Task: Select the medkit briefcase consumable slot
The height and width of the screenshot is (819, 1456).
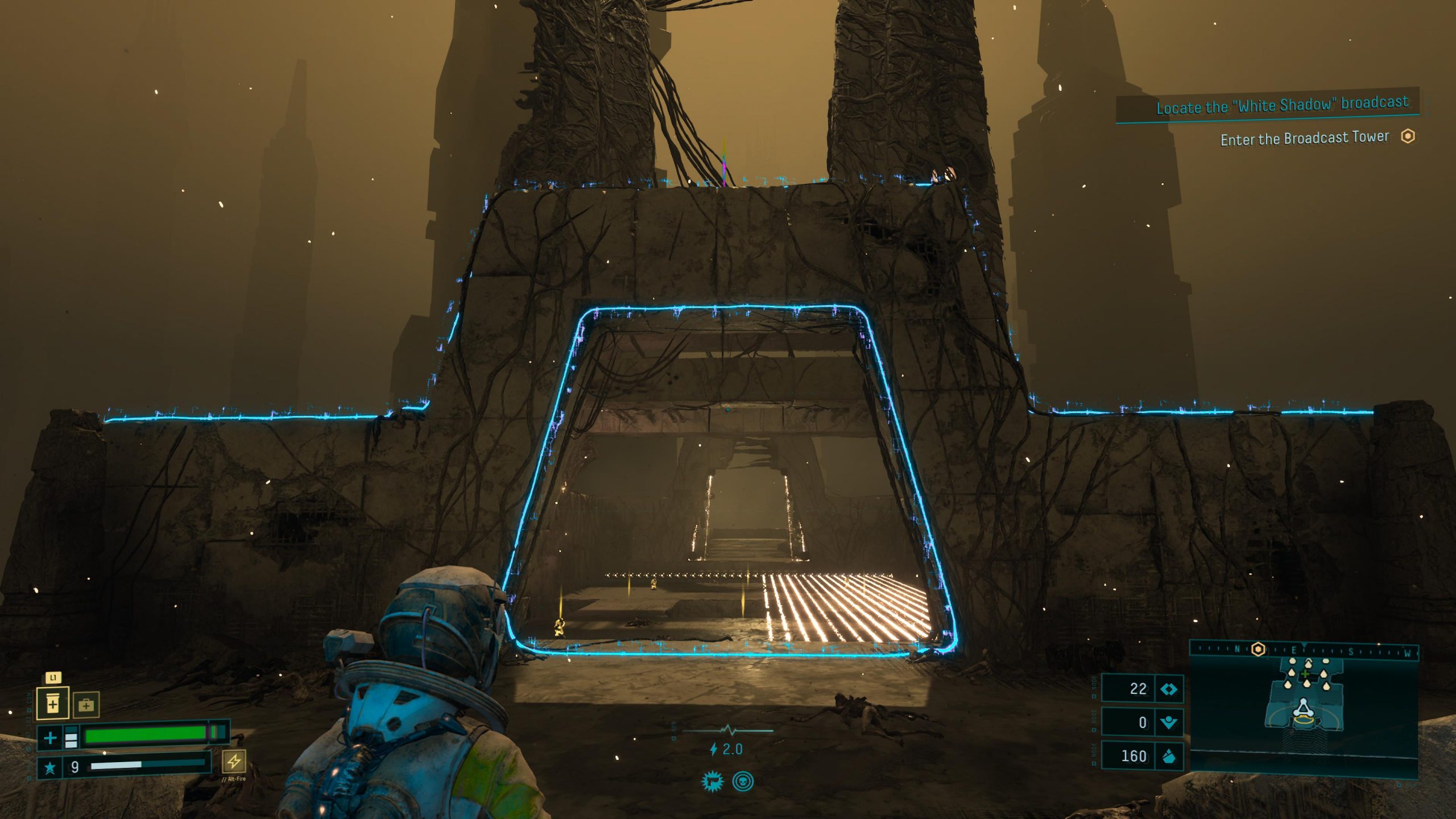Action: tap(86, 705)
